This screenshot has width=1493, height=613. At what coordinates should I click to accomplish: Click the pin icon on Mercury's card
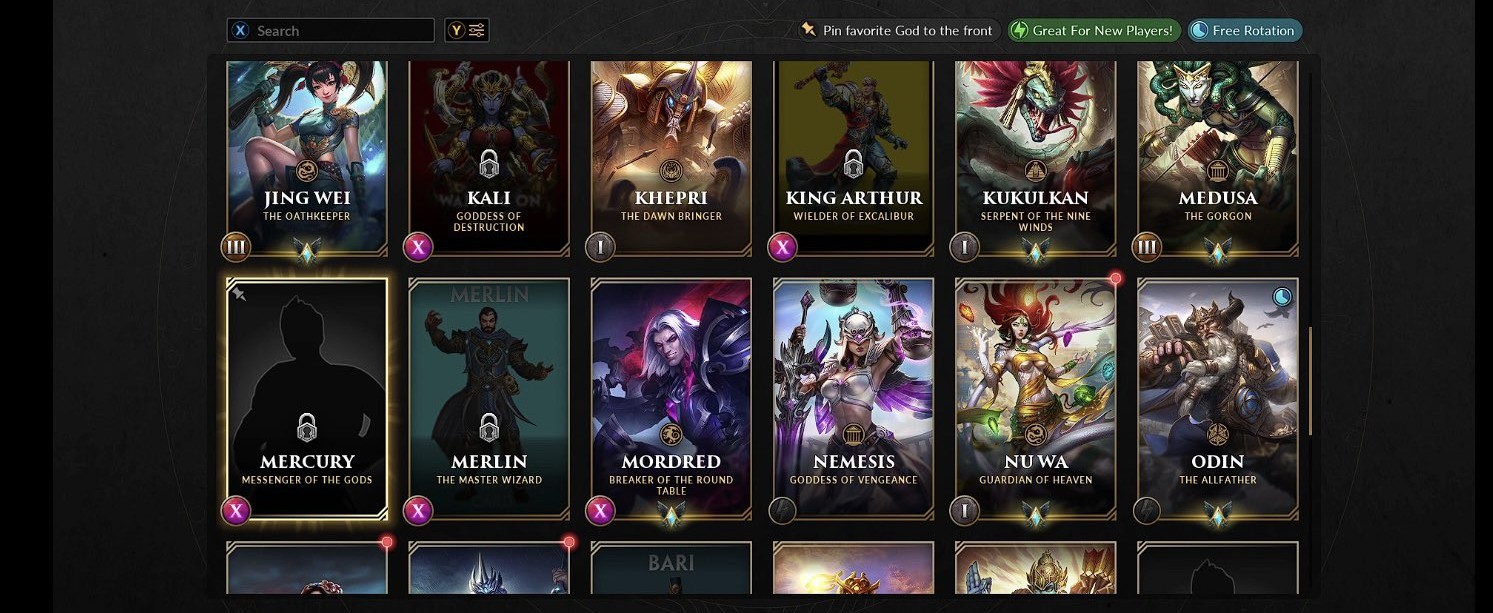[x=240, y=294]
